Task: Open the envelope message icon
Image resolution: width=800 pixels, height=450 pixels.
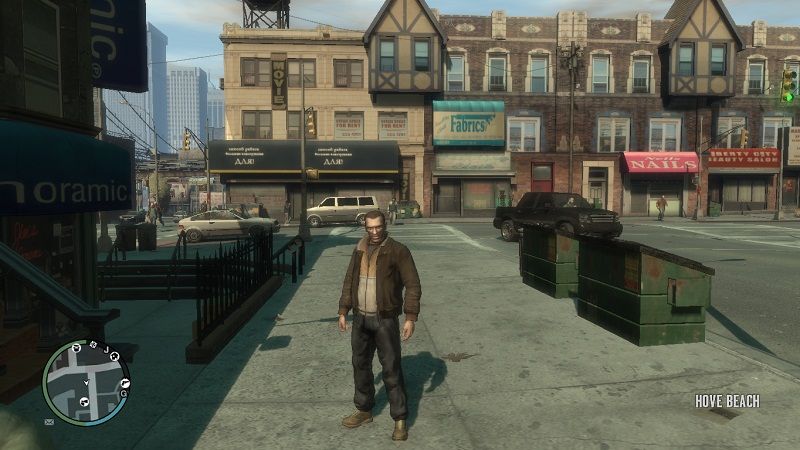Action: [49, 422]
